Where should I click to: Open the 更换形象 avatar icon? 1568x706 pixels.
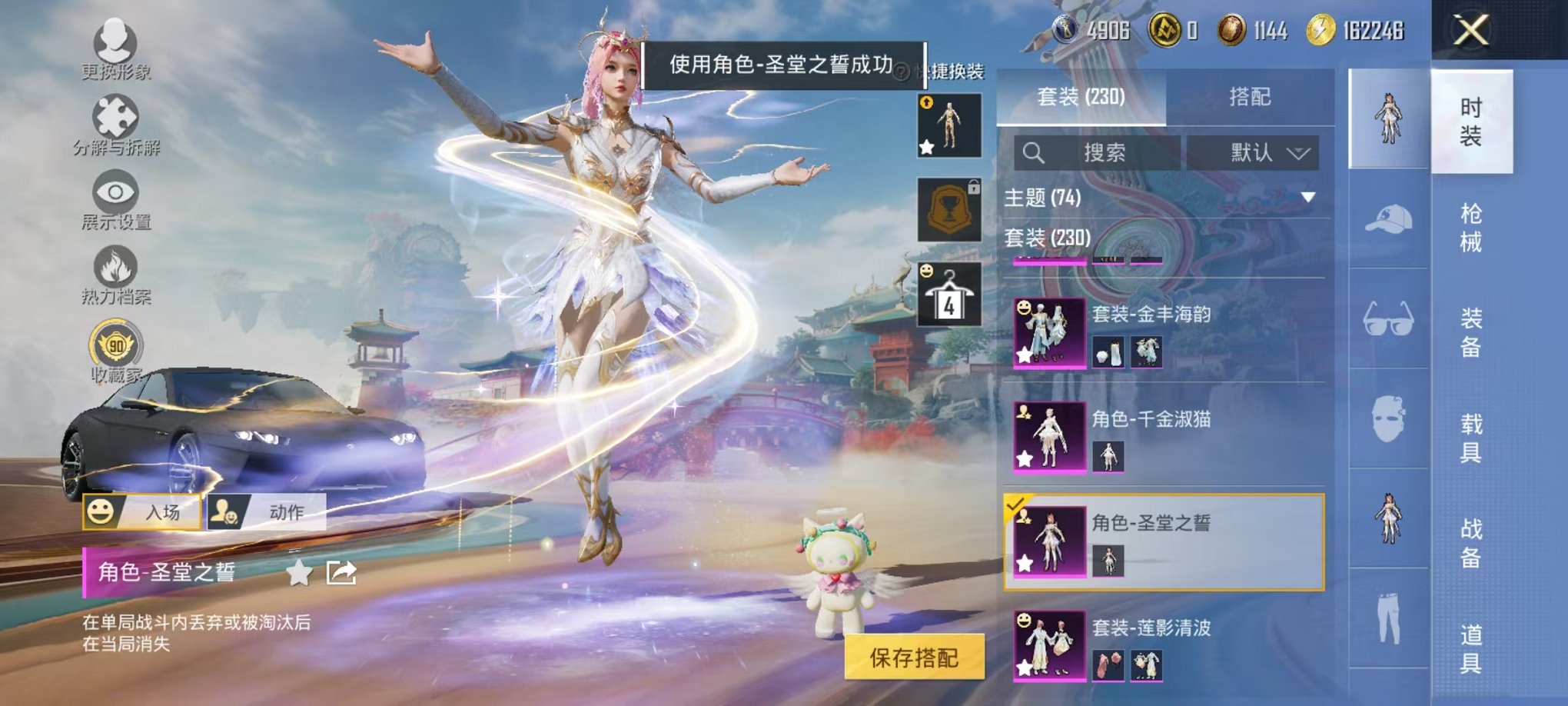point(114,42)
